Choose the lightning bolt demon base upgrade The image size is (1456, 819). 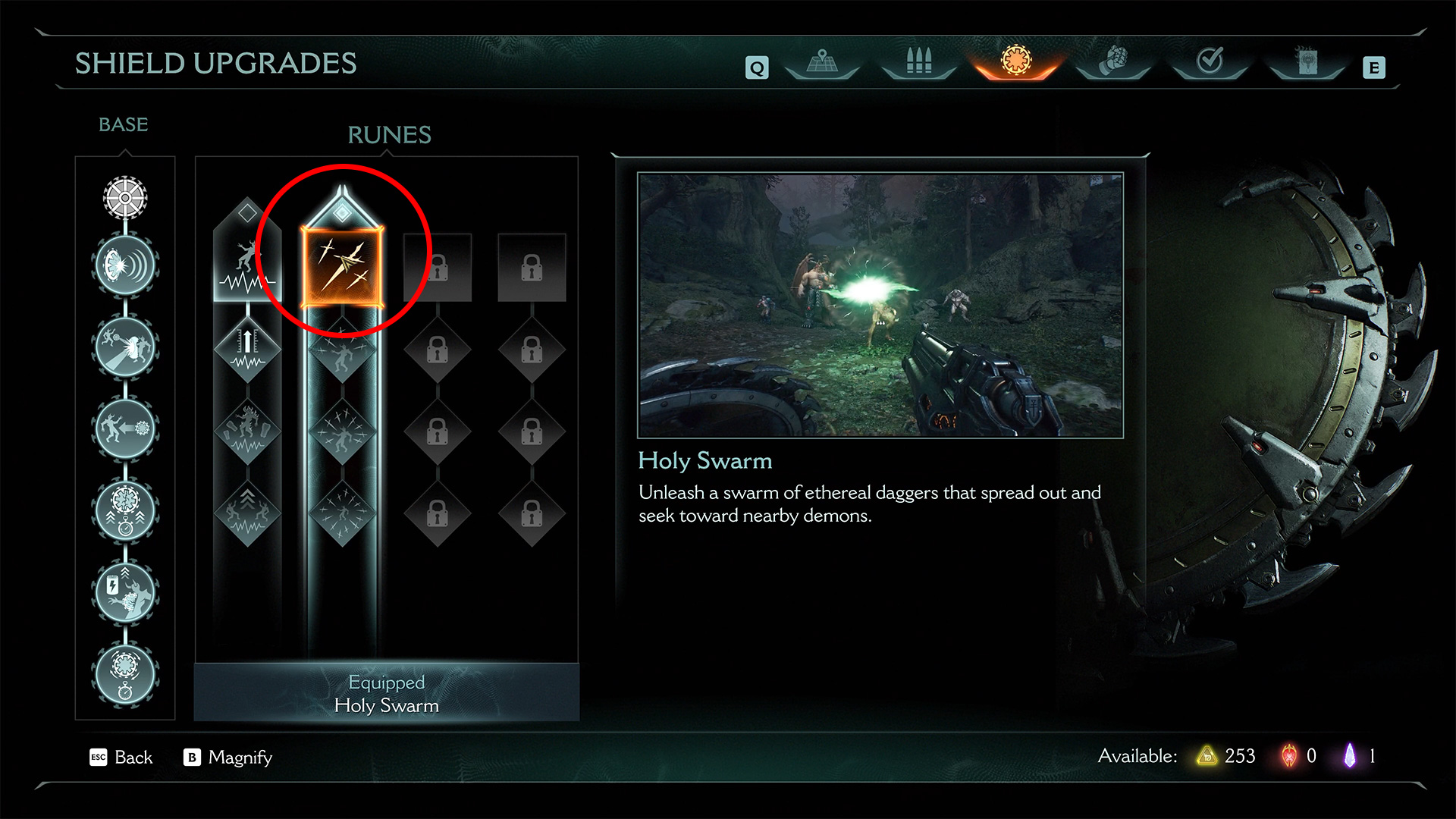point(125,591)
